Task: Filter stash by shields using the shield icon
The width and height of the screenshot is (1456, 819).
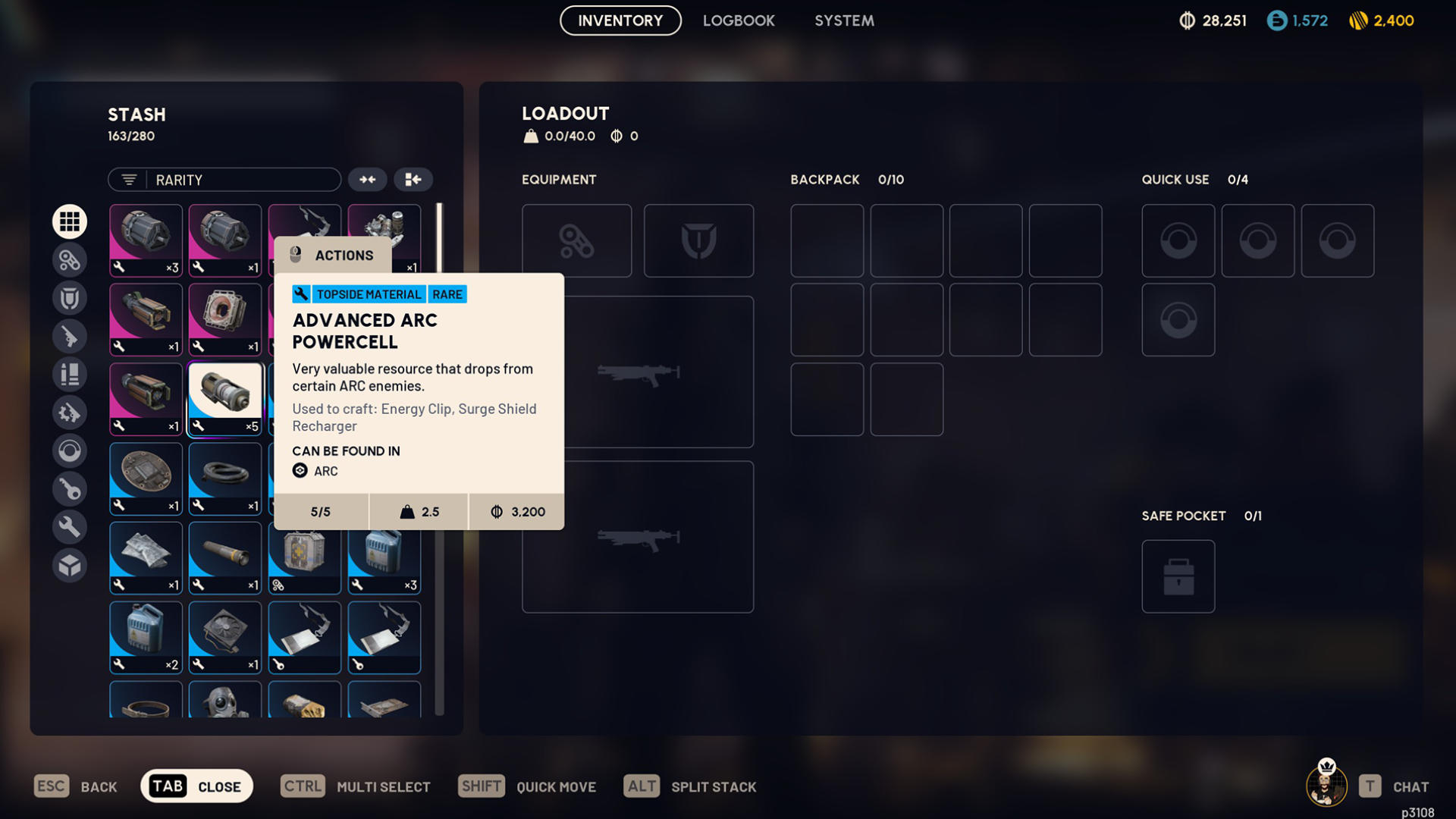Action: [x=70, y=298]
